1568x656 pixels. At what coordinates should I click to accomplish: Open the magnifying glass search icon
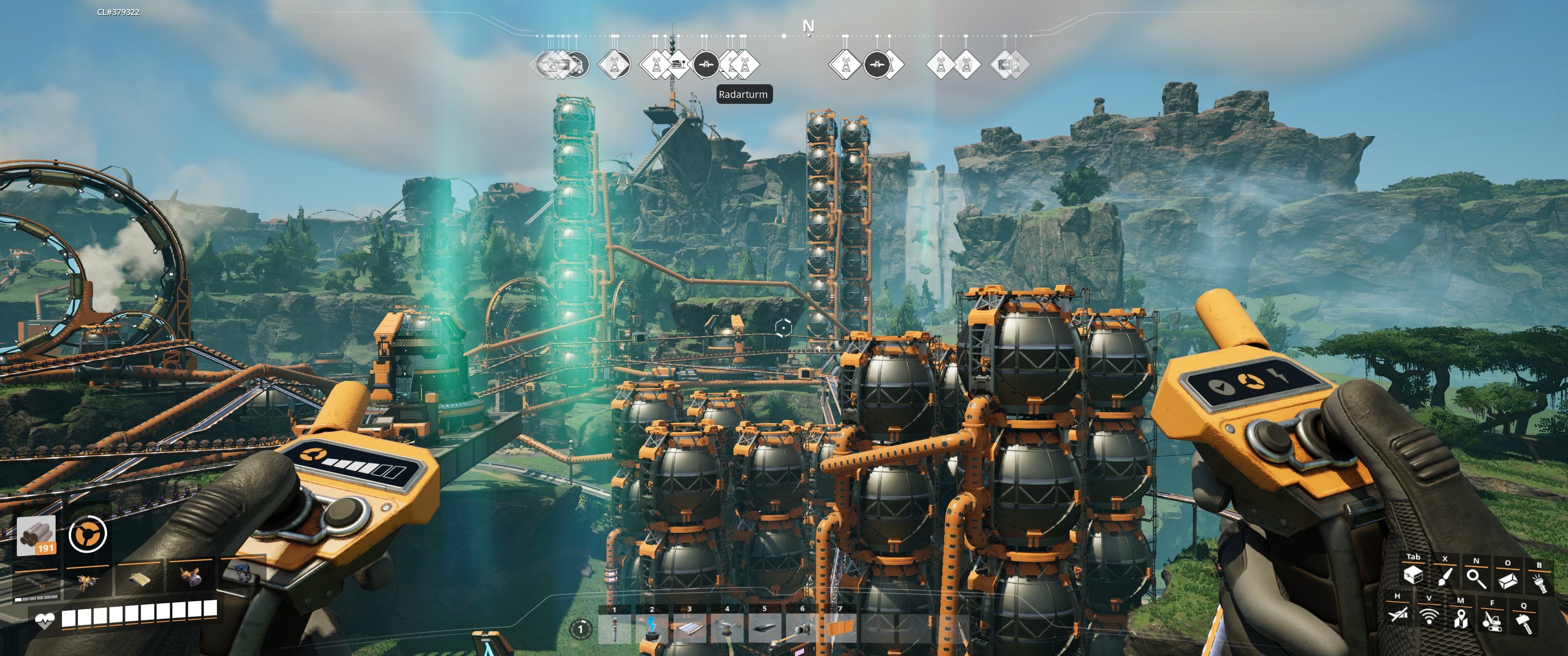point(1476,578)
